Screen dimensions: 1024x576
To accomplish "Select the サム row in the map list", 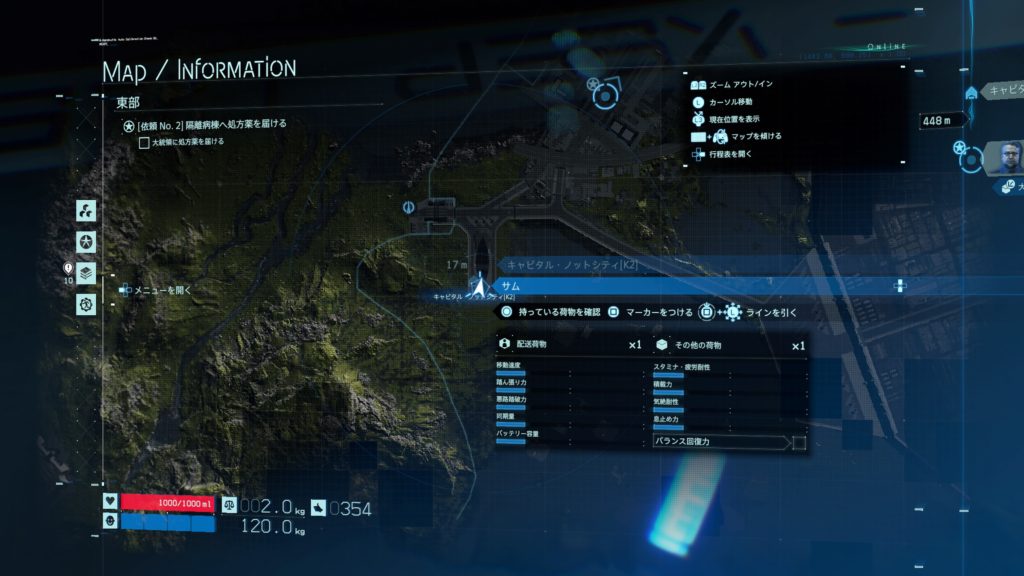I will [700, 286].
